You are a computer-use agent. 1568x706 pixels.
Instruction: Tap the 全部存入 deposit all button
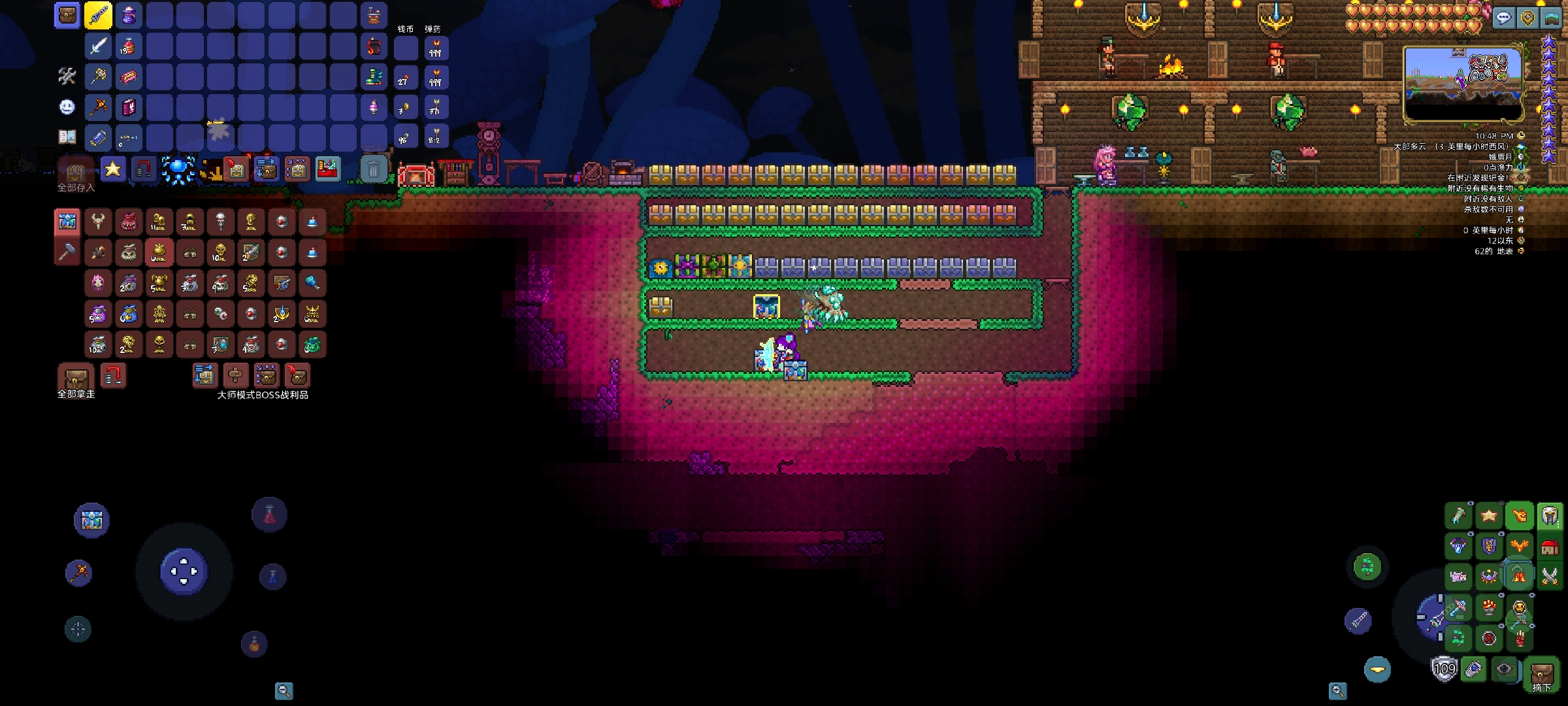click(x=76, y=173)
